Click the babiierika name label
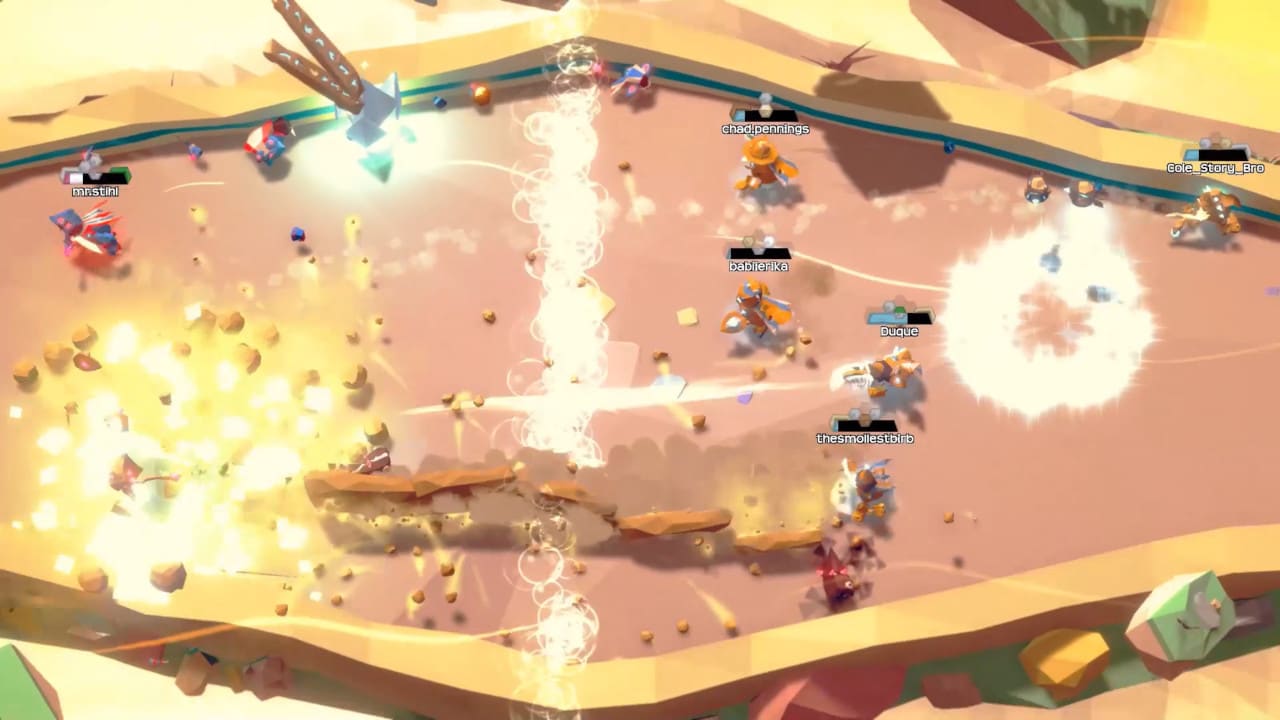 point(758,266)
